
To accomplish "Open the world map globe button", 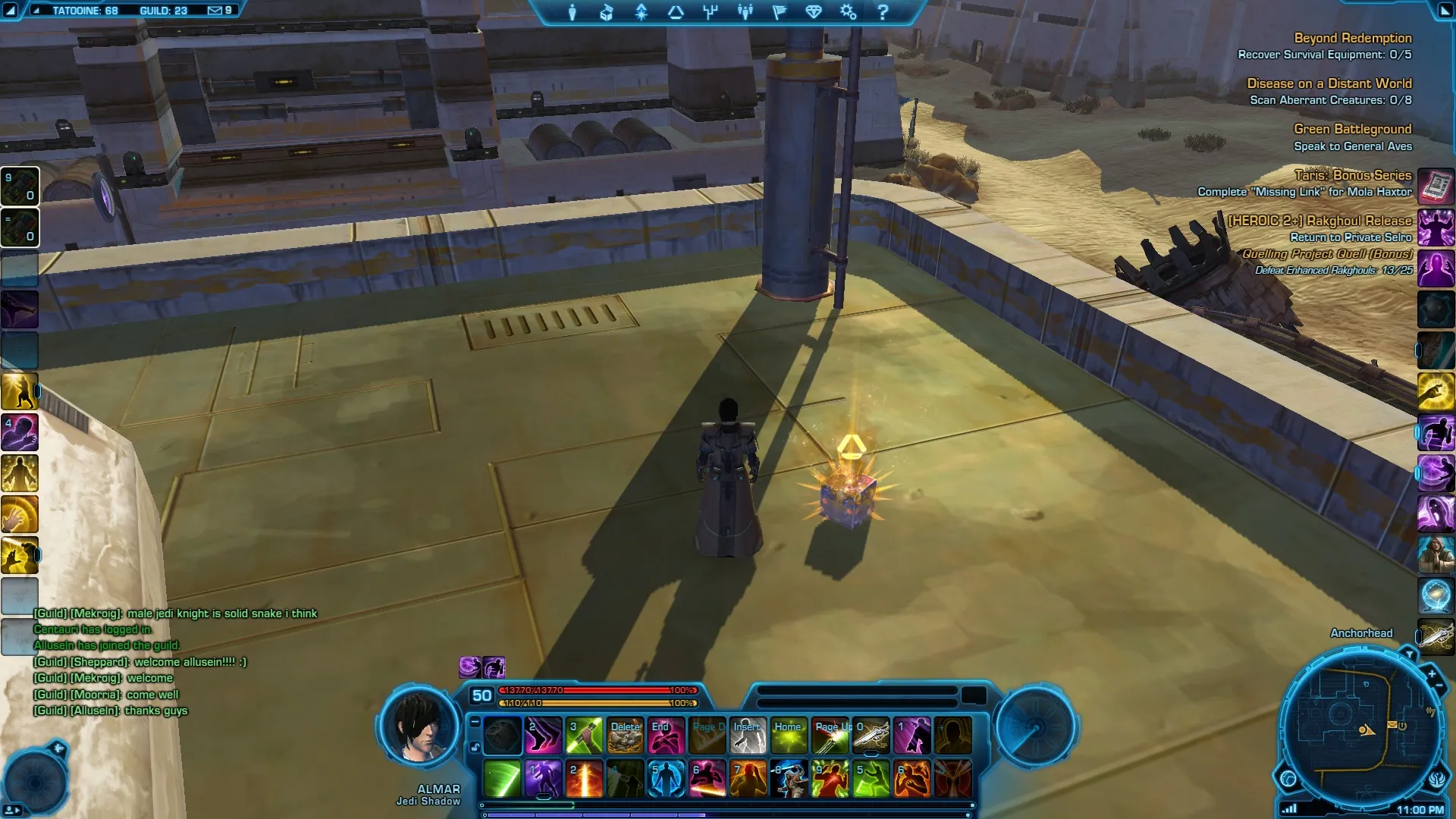I will coord(1288,778).
